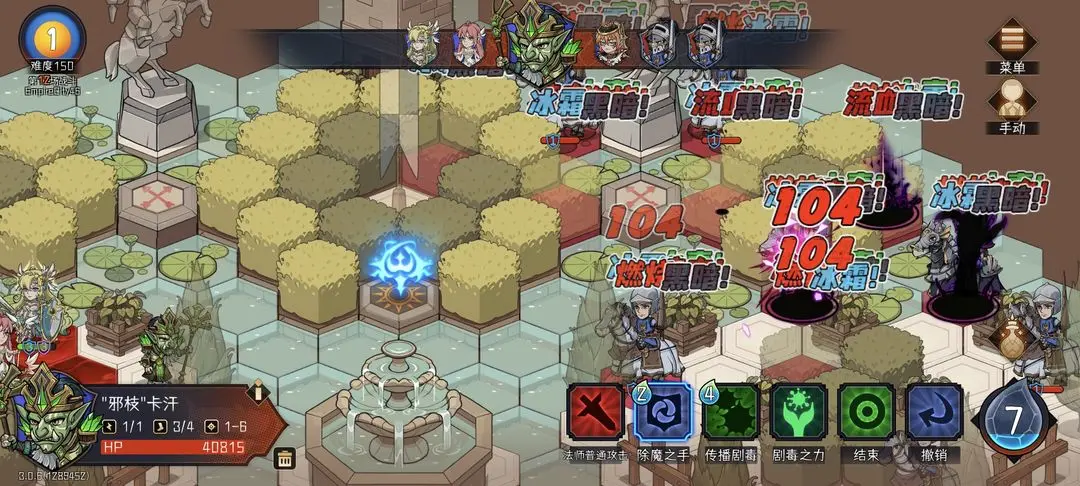The image size is (1080, 486).
Task: End the turn with 结束
Action: 866,411
